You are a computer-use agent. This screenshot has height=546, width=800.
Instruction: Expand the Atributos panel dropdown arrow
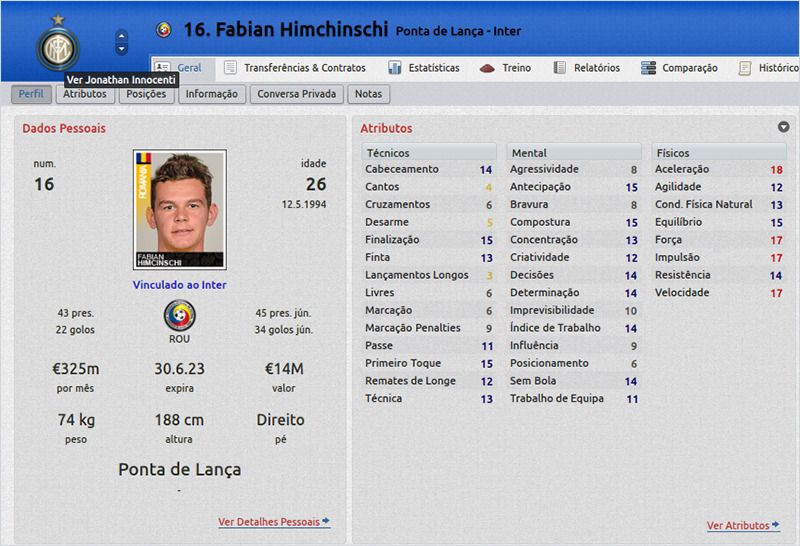point(784,127)
